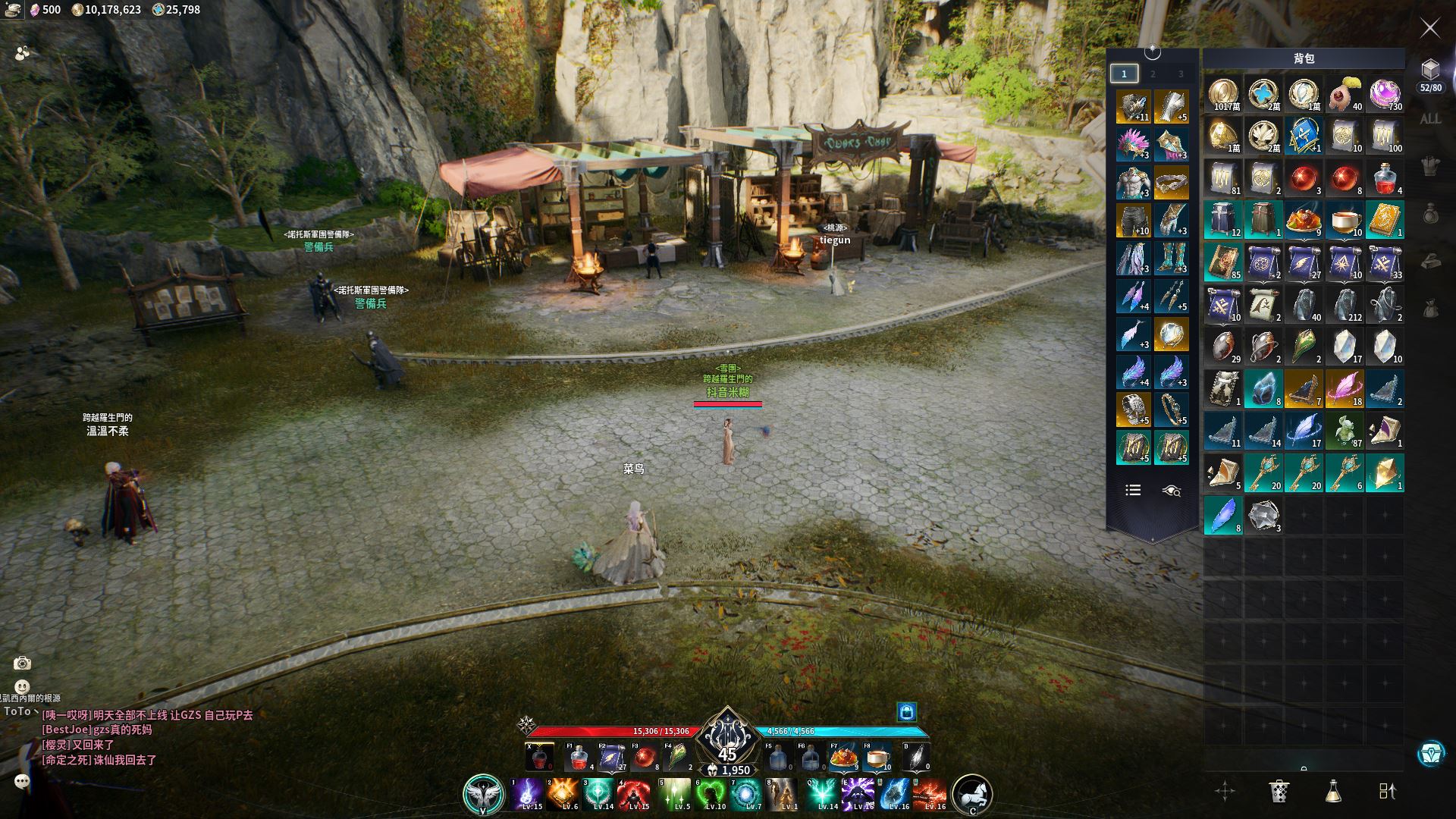Switch to equipment preset tab 2
This screenshot has width=1456, height=819.
click(x=1153, y=74)
